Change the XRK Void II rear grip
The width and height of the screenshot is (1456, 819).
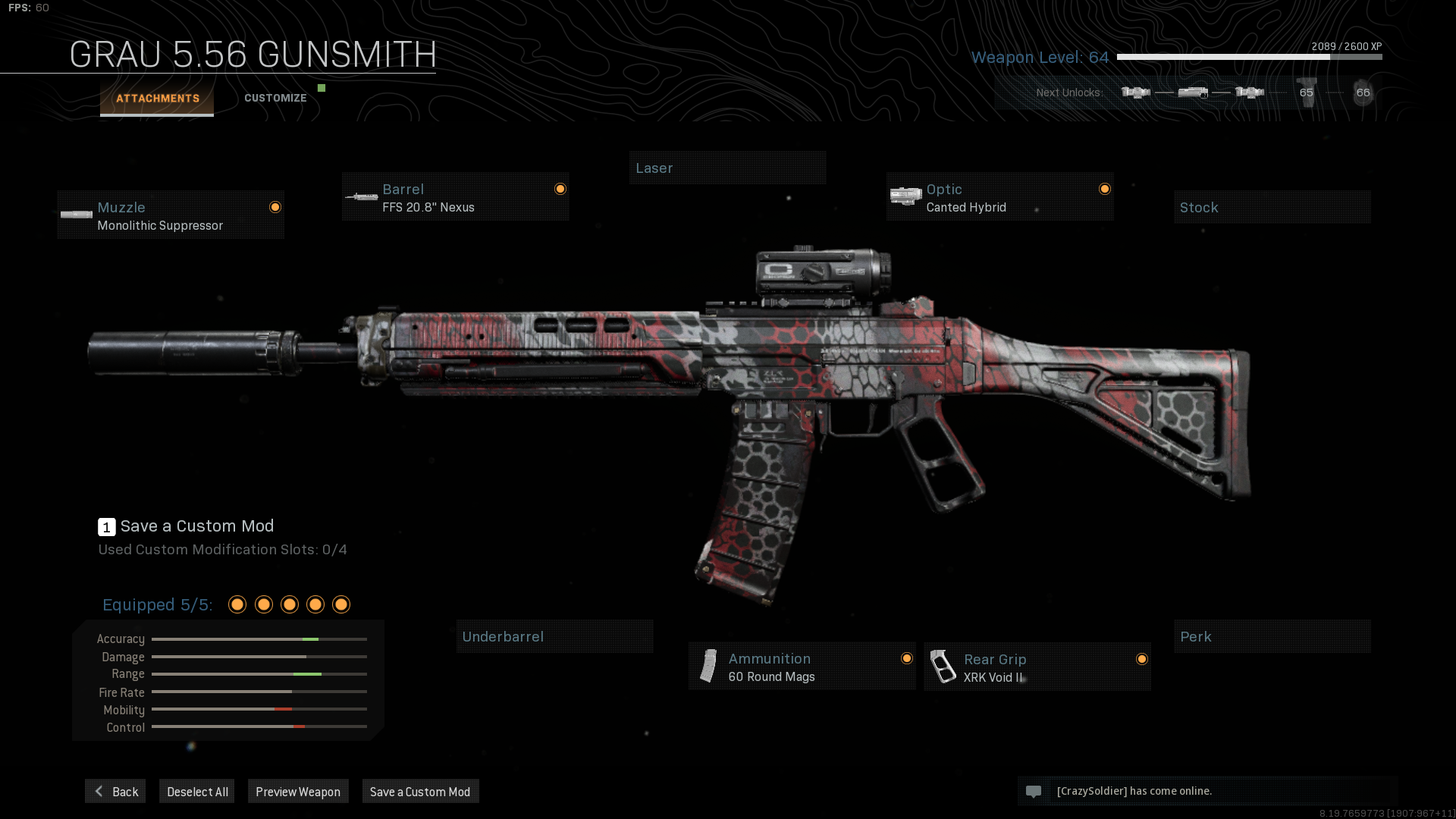click(x=1037, y=667)
